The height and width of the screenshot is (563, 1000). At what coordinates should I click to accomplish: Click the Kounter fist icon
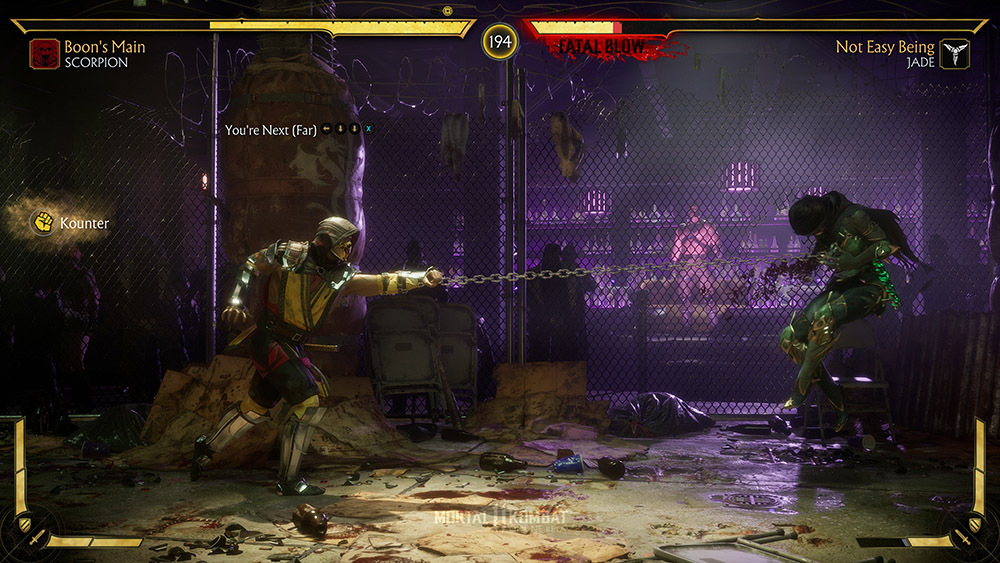click(x=43, y=222)
